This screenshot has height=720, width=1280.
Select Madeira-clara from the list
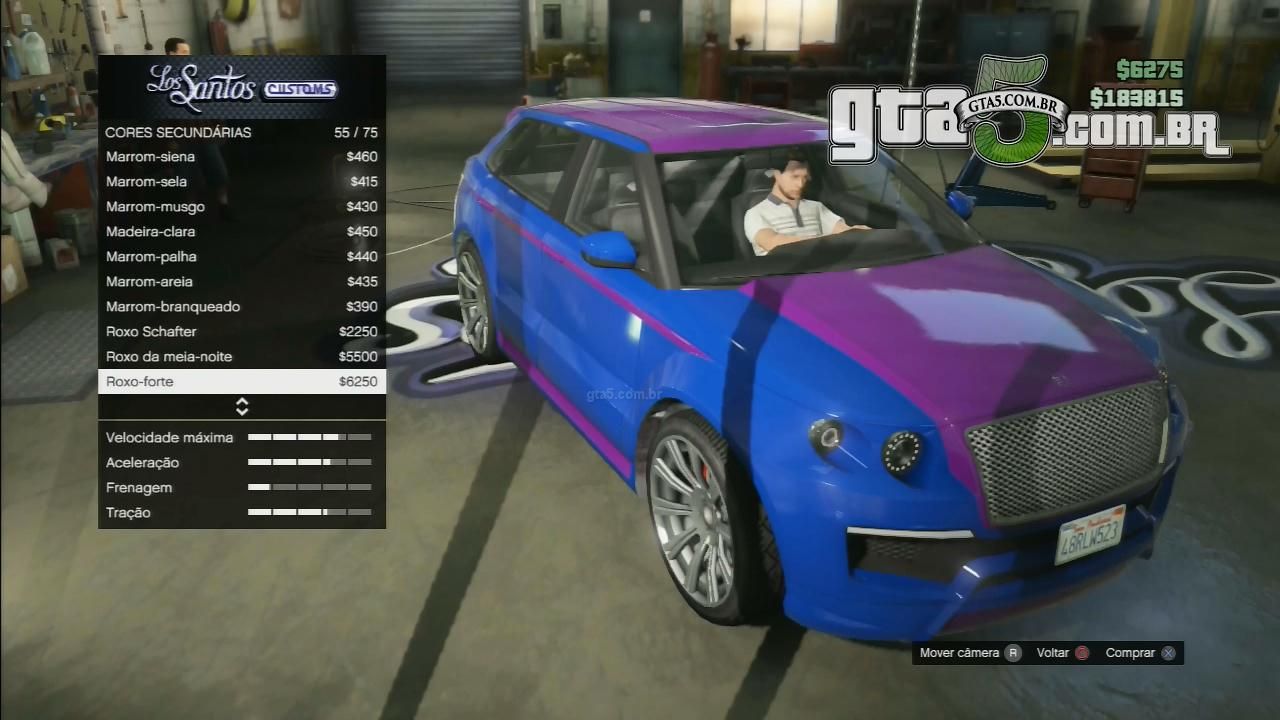coord(241,232)
